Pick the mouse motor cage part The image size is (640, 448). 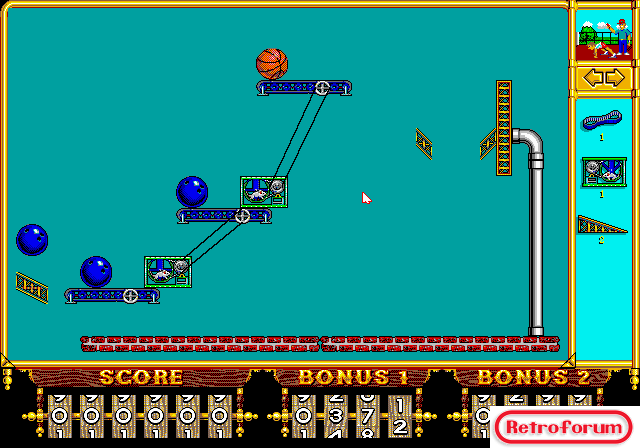coord(602,173)
